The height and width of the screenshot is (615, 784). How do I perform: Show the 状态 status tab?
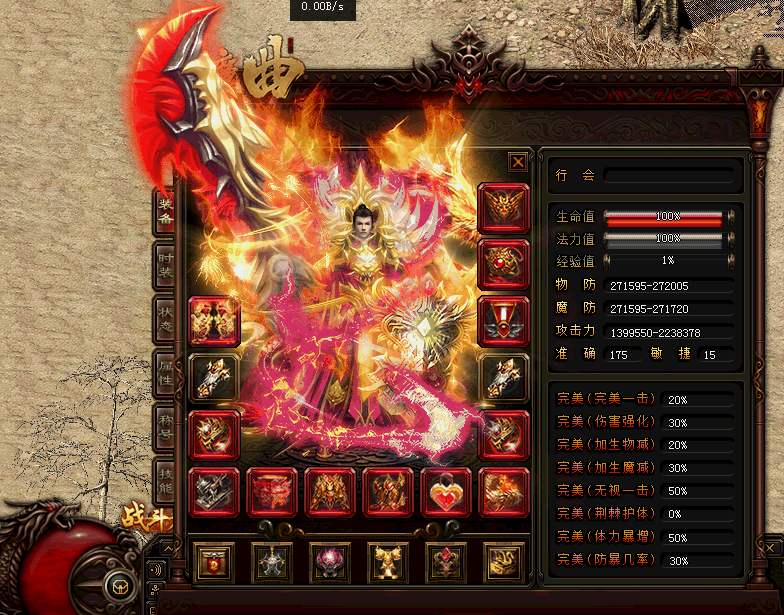tap(165, 322)
